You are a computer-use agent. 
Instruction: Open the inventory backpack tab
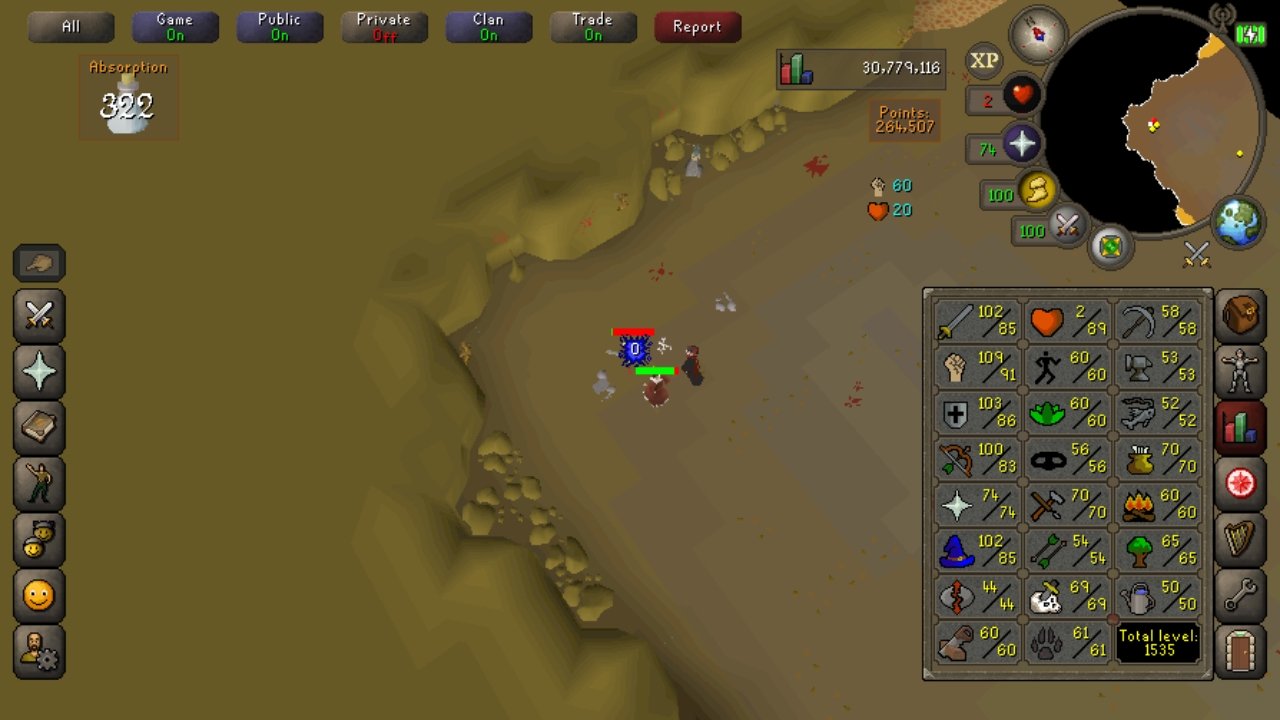[x=1240, y=316]
